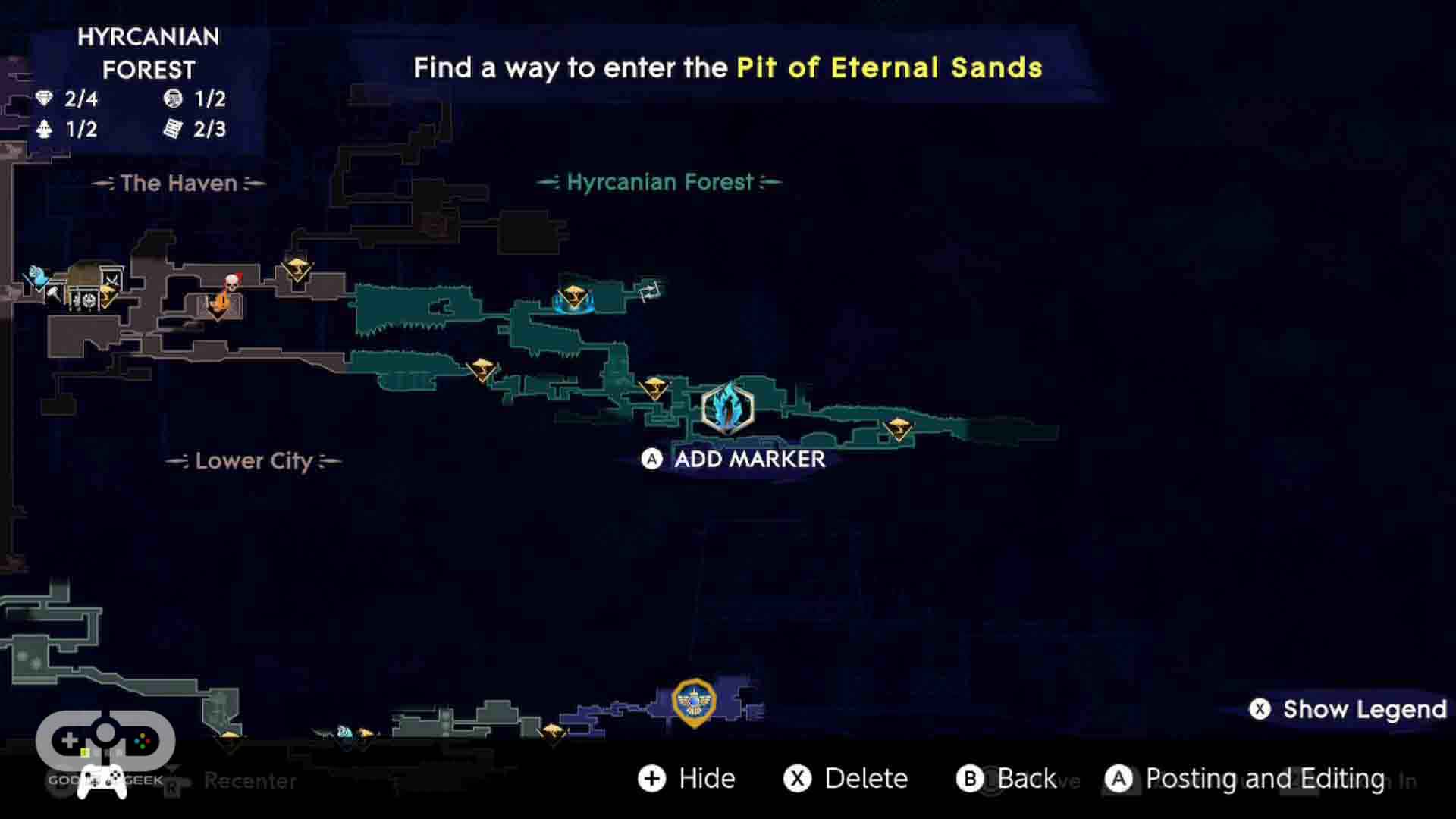Select The Haven region label

(178, 183)
